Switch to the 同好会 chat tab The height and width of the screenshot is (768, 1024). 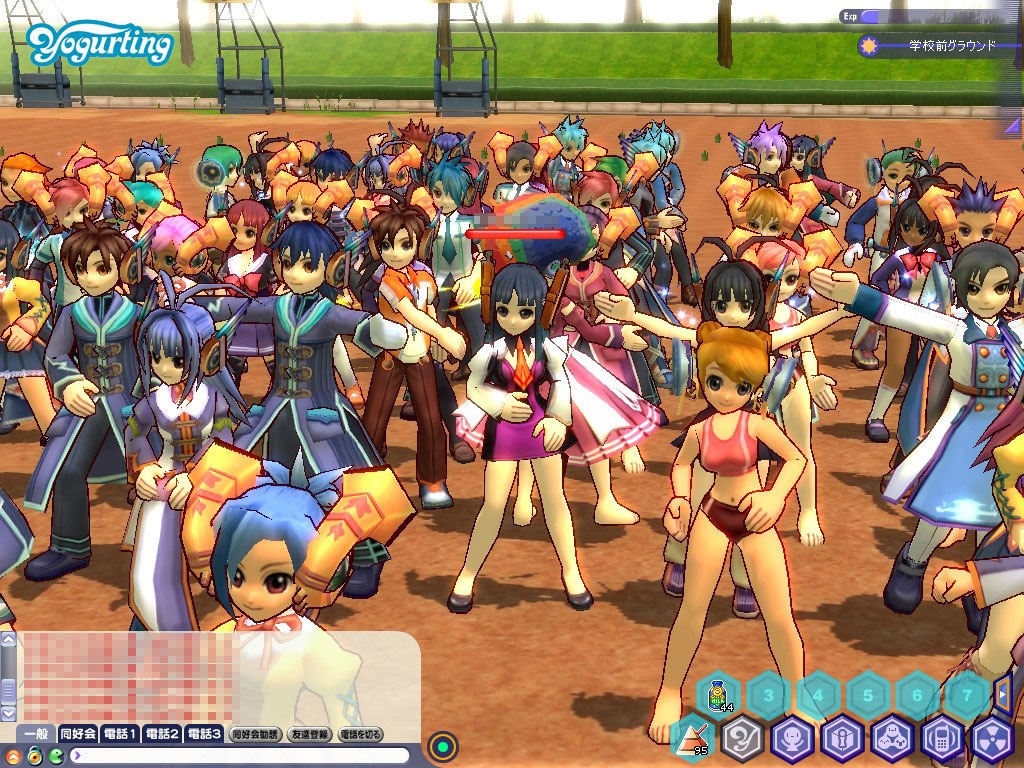[x=78, y=734]
